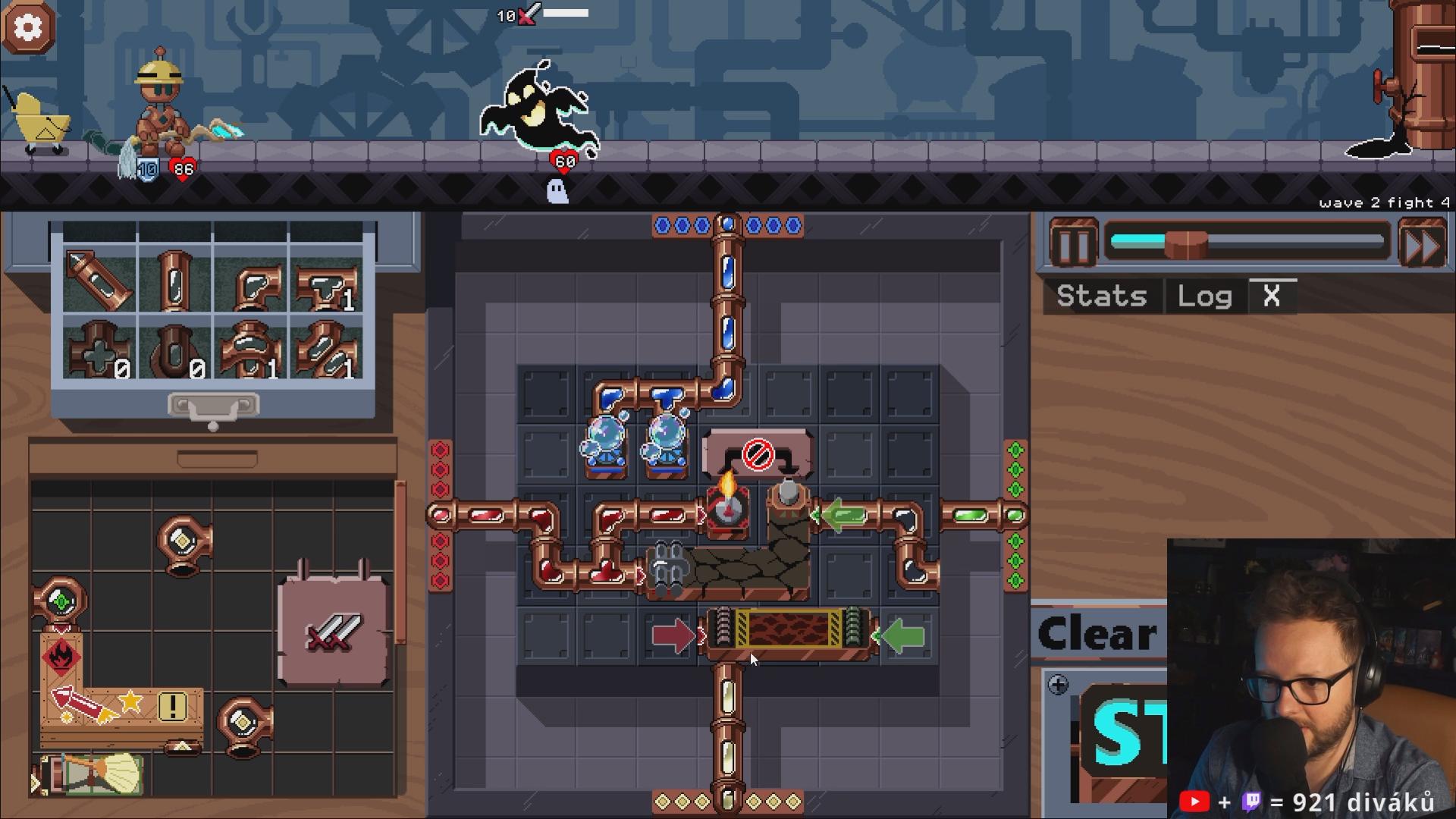Viewport: 1456px width, 819px height.
Task: Open the pipe drawer handle
Action: (213, 406)
